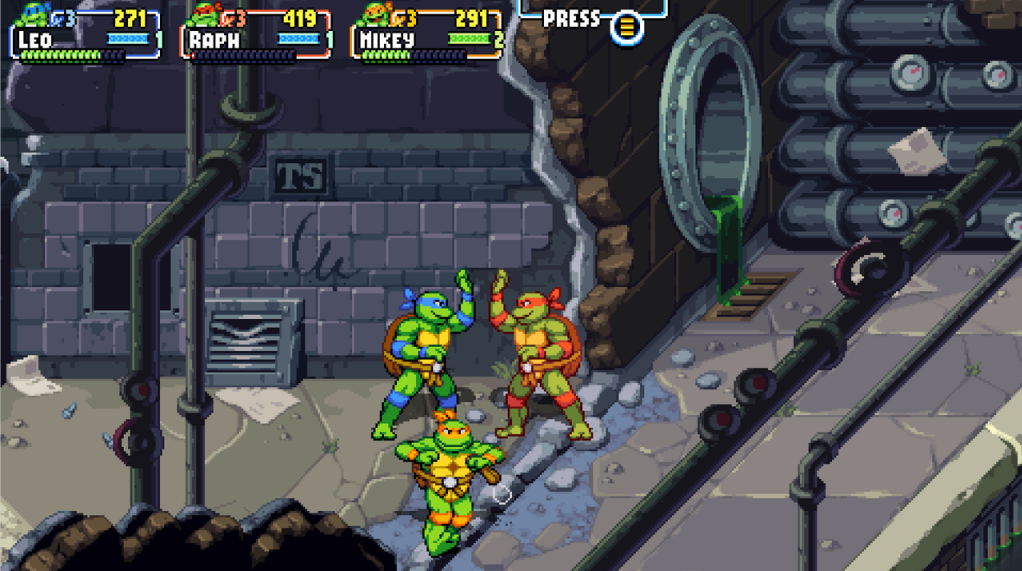Select Raph's player portrait
This screenshot has width=1022, height=571.
205,13
